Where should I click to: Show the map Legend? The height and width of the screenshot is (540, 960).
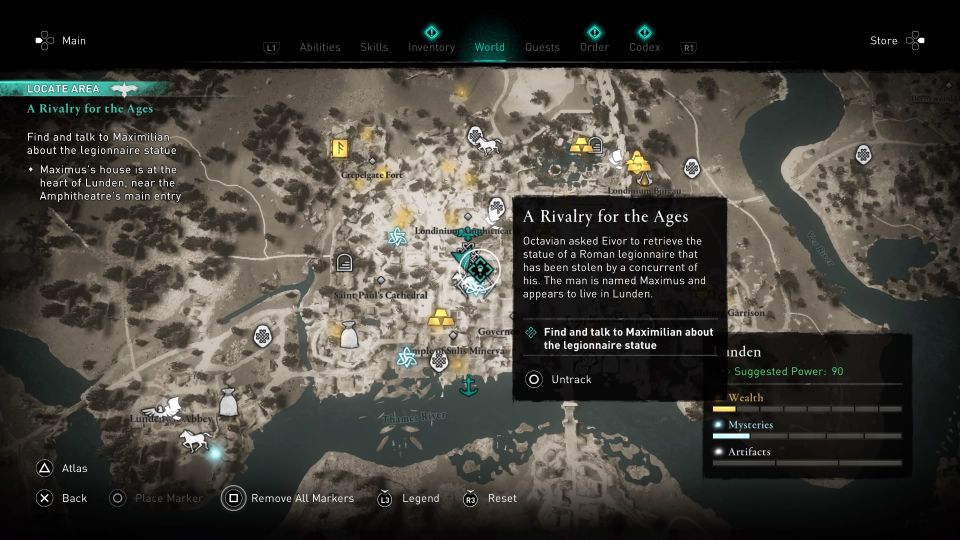[x=408, y=498]
